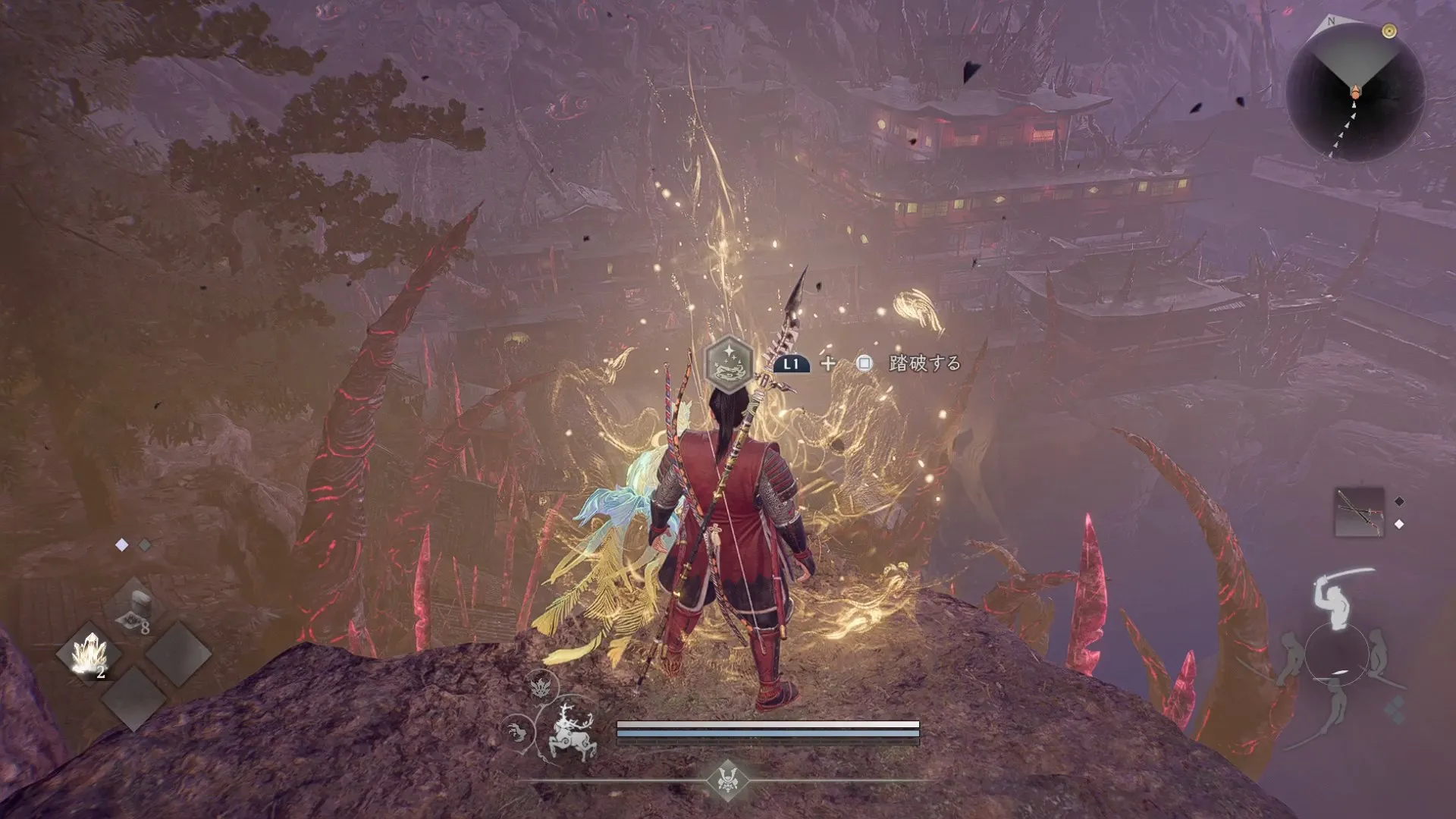Click the hexagonal sparkle interaction icon
This screenshot has height=819, width=1456.
tap(729, 363)
